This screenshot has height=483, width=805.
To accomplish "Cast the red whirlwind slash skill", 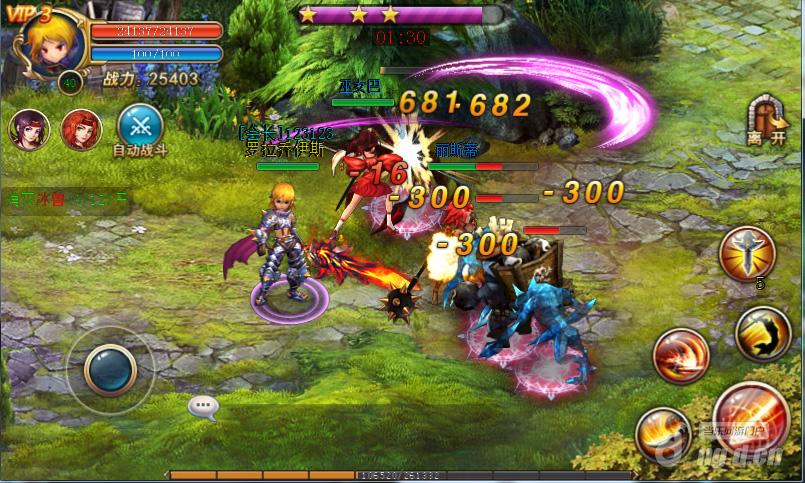I will [x=681, y=356].
